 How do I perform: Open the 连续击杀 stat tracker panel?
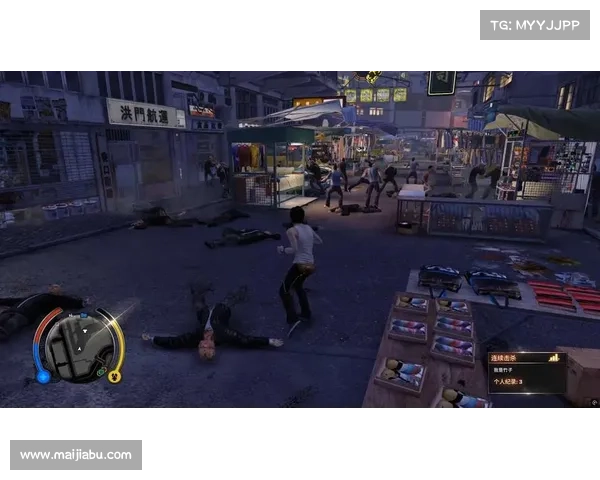pos(525,374)
